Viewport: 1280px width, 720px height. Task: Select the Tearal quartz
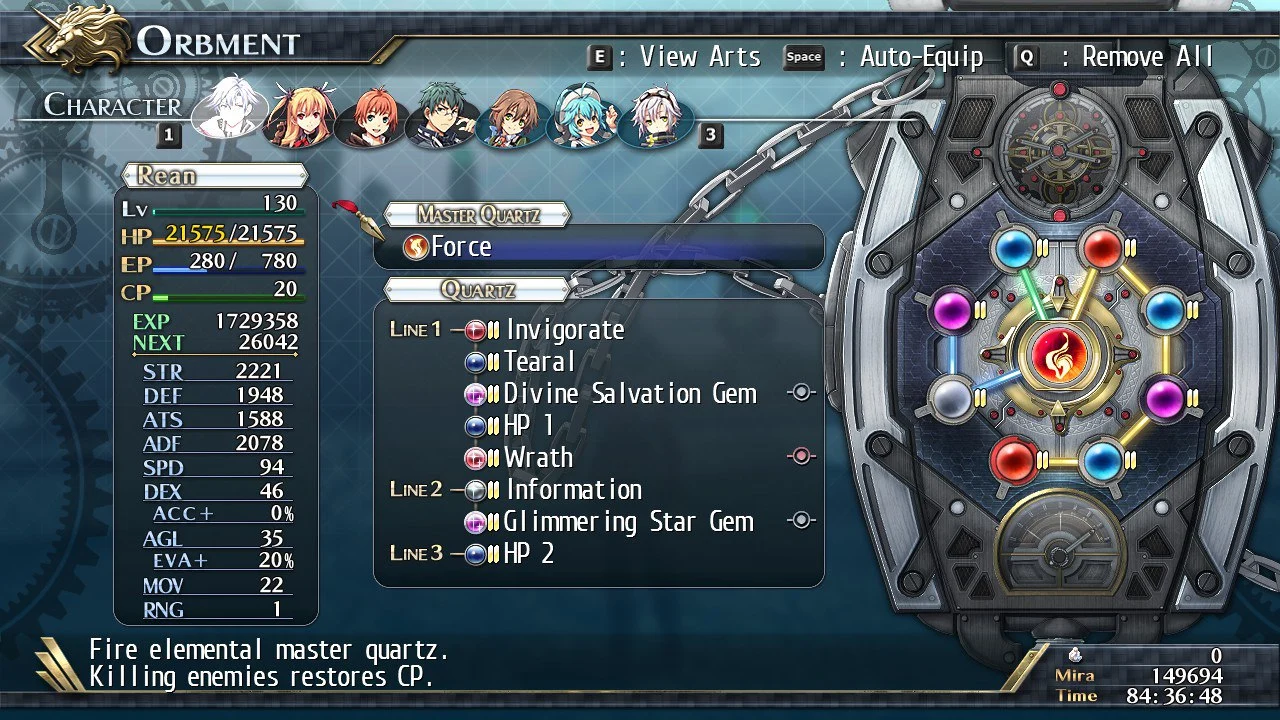(x=539, y=362)
